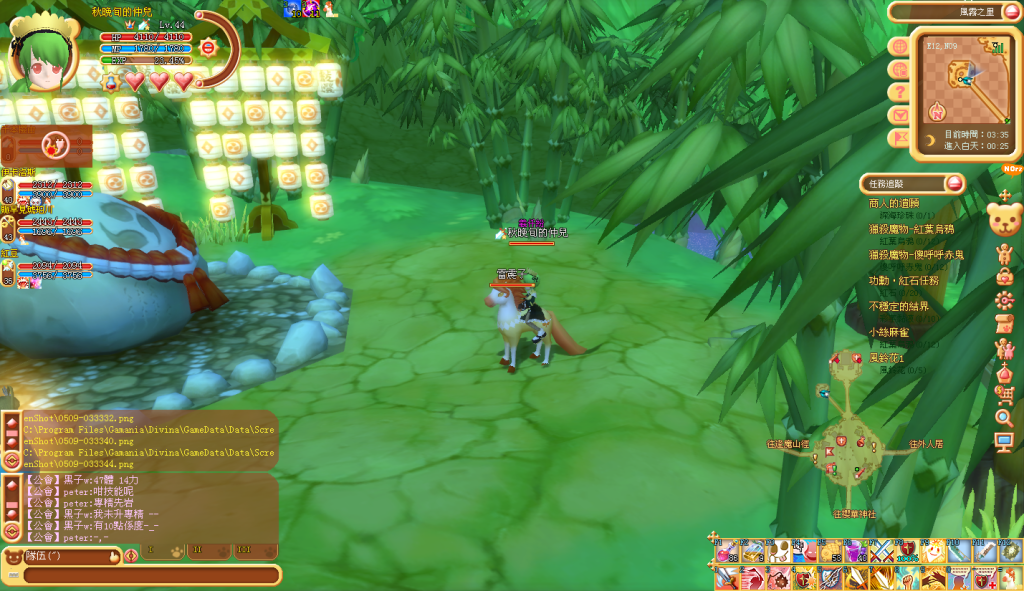
Task: Switch to chat tab II
Action: tap(196, 550)
